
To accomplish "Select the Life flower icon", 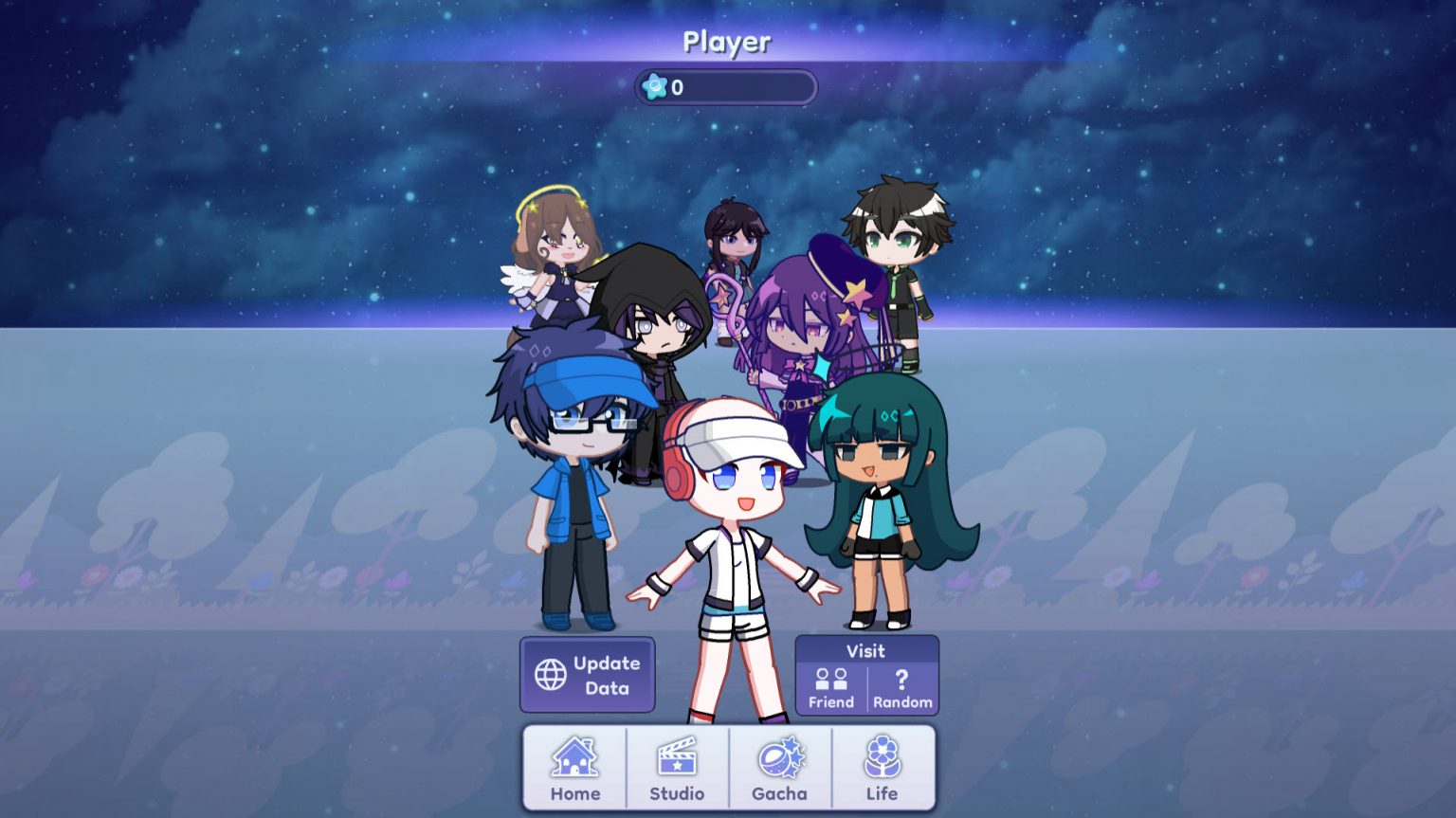I will click(x=882, y=758).
